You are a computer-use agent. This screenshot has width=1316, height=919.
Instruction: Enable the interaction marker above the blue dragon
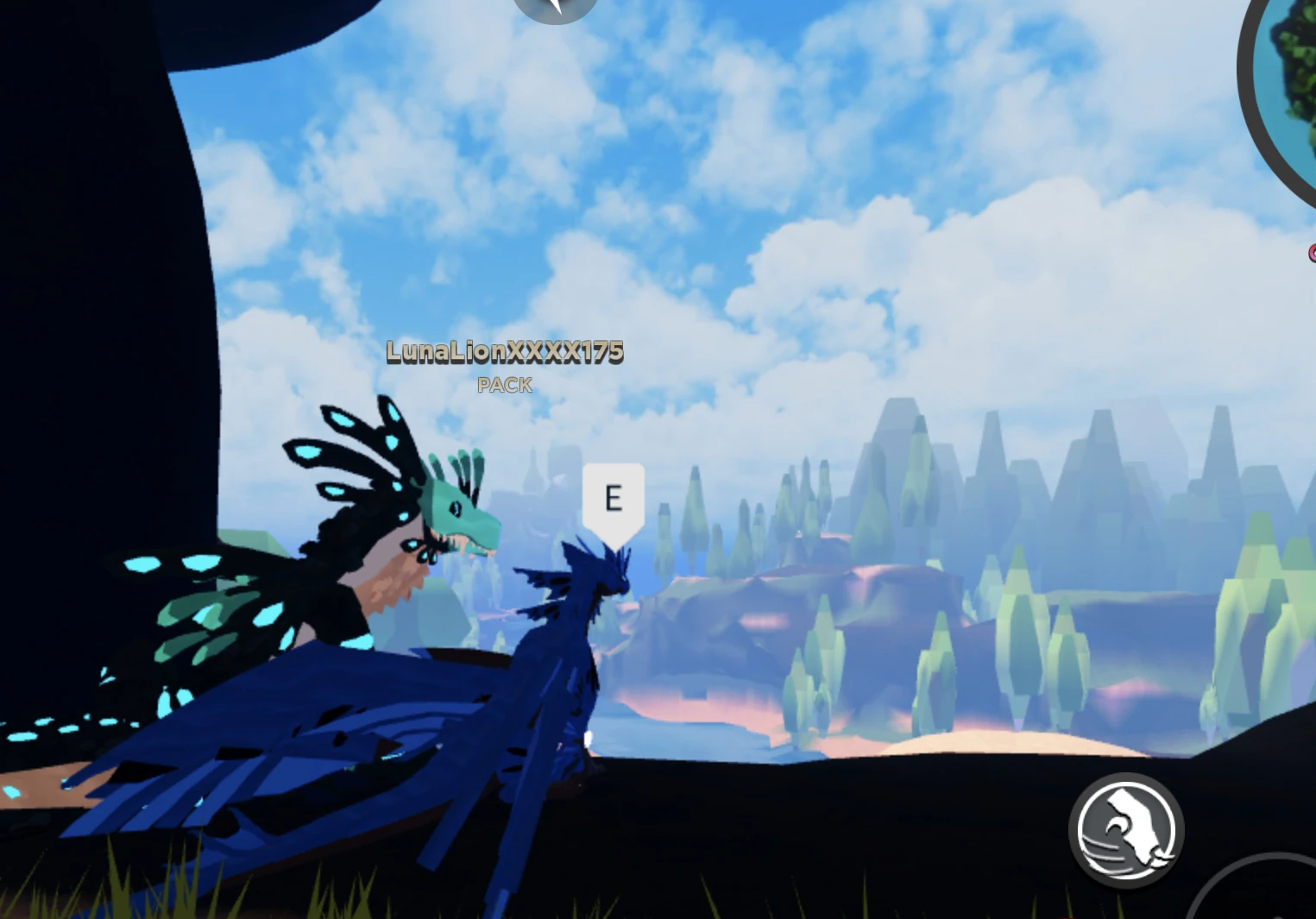point(614,495)
